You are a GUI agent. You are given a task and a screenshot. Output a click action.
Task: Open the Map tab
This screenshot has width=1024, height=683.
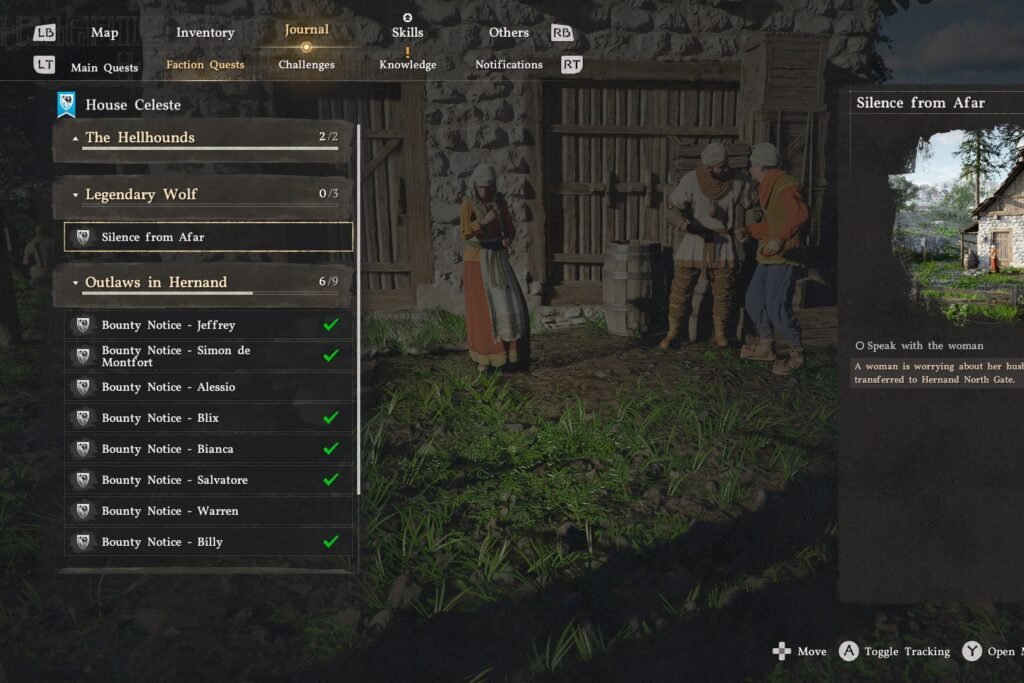tap(104, 33)
